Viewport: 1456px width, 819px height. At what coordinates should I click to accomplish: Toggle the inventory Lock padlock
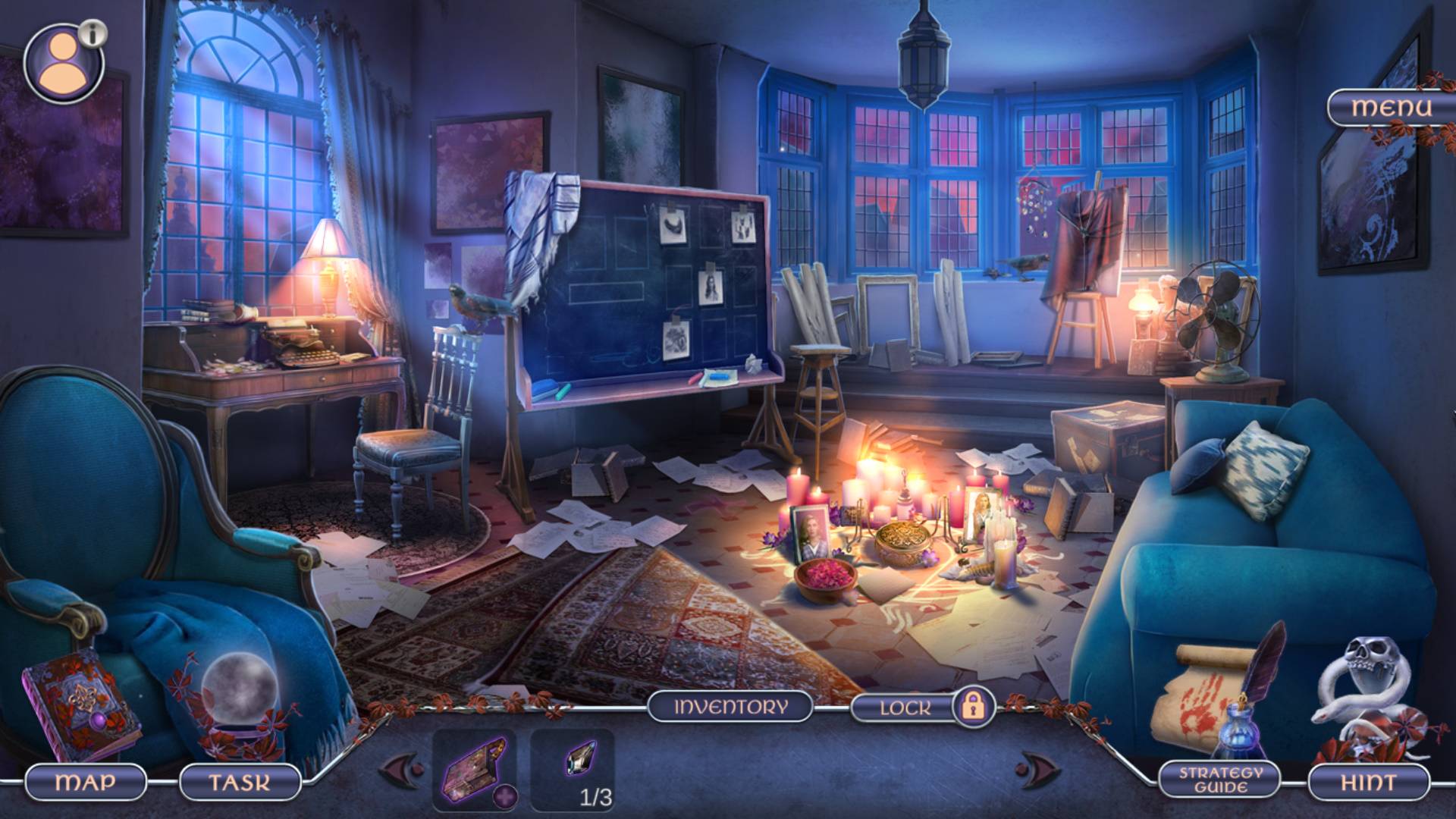[972, 707]
